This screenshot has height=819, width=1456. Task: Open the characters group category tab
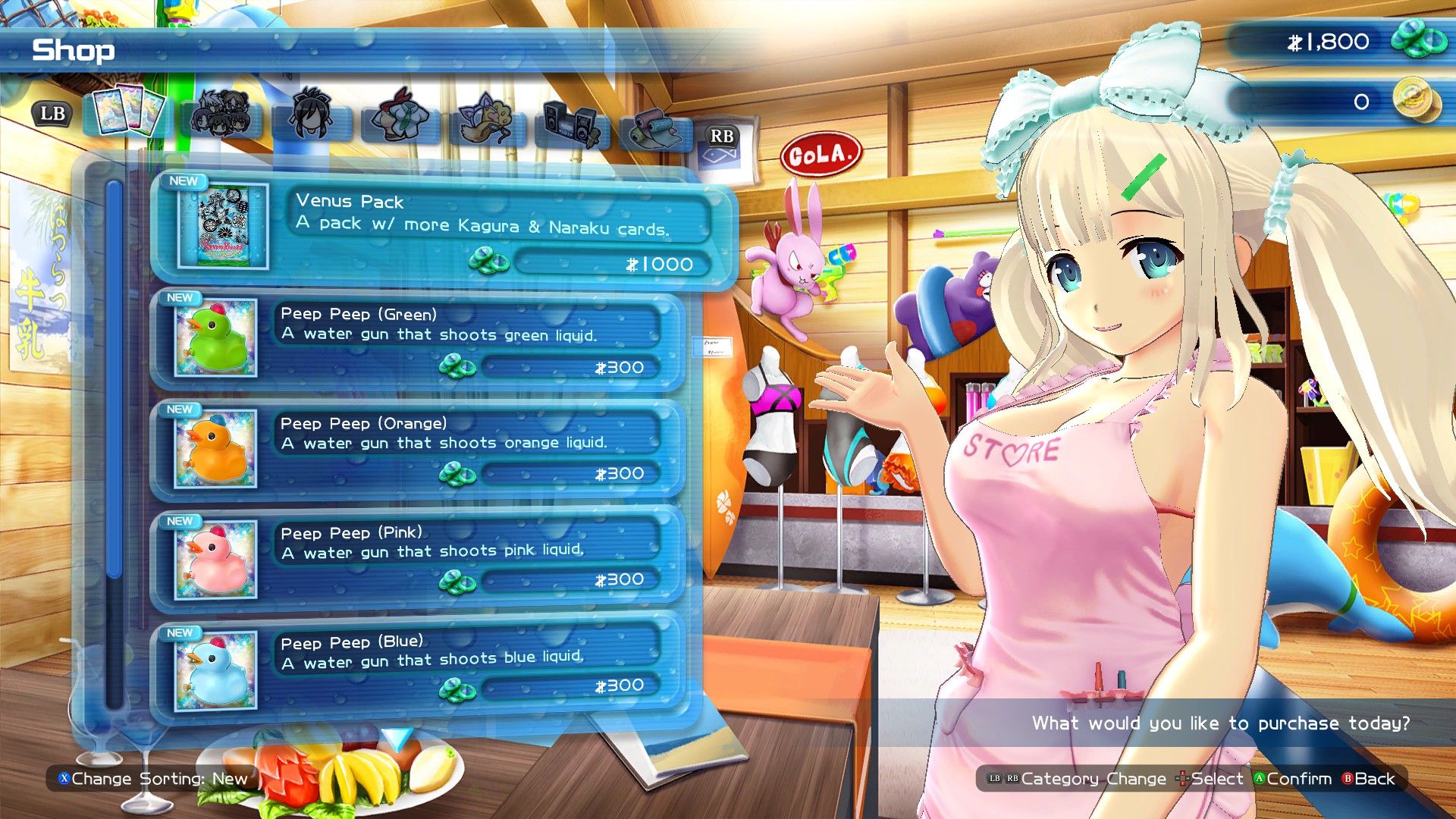(x=221, y=115)
